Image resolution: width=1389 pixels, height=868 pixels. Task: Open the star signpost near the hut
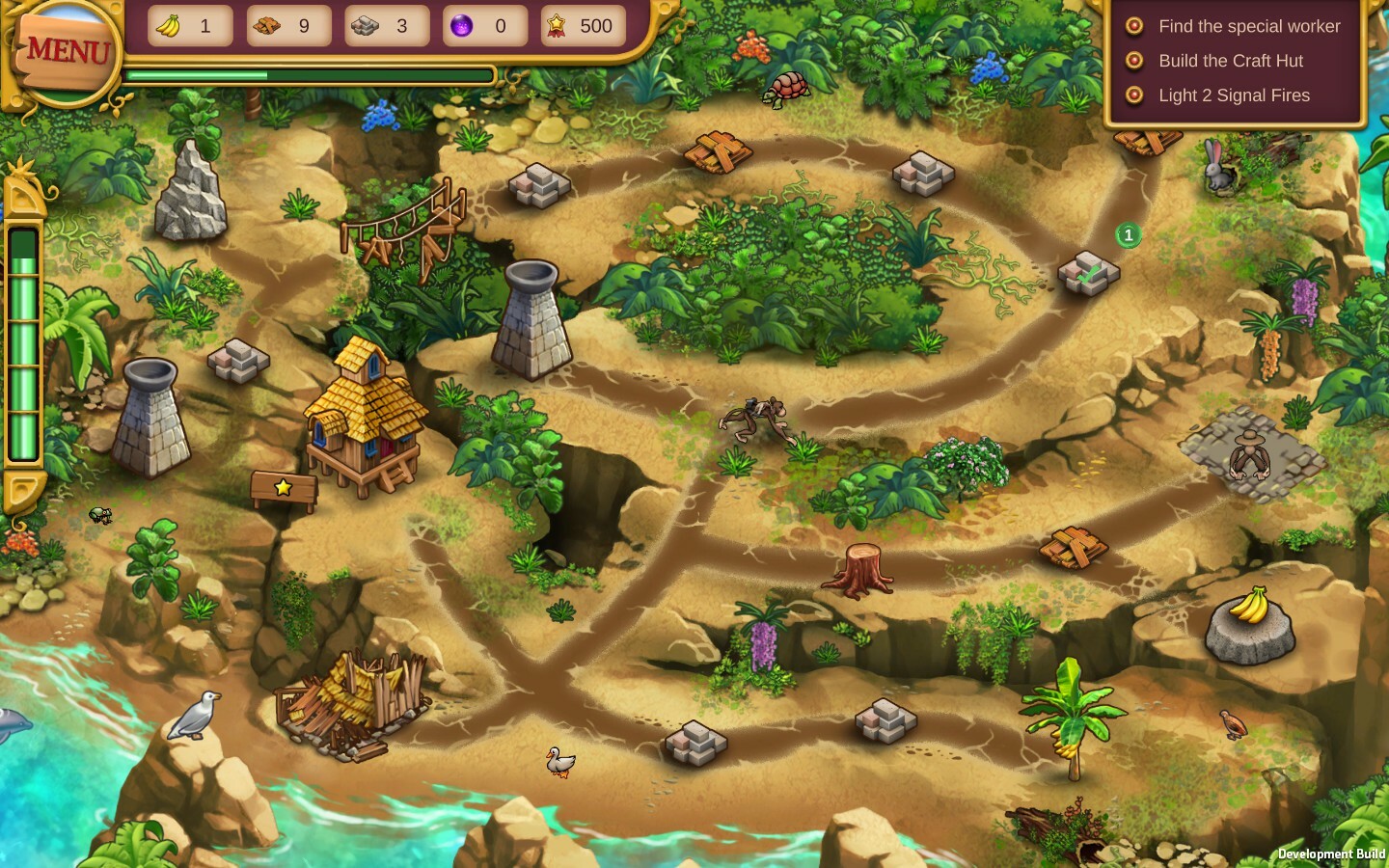pos(284,489)
